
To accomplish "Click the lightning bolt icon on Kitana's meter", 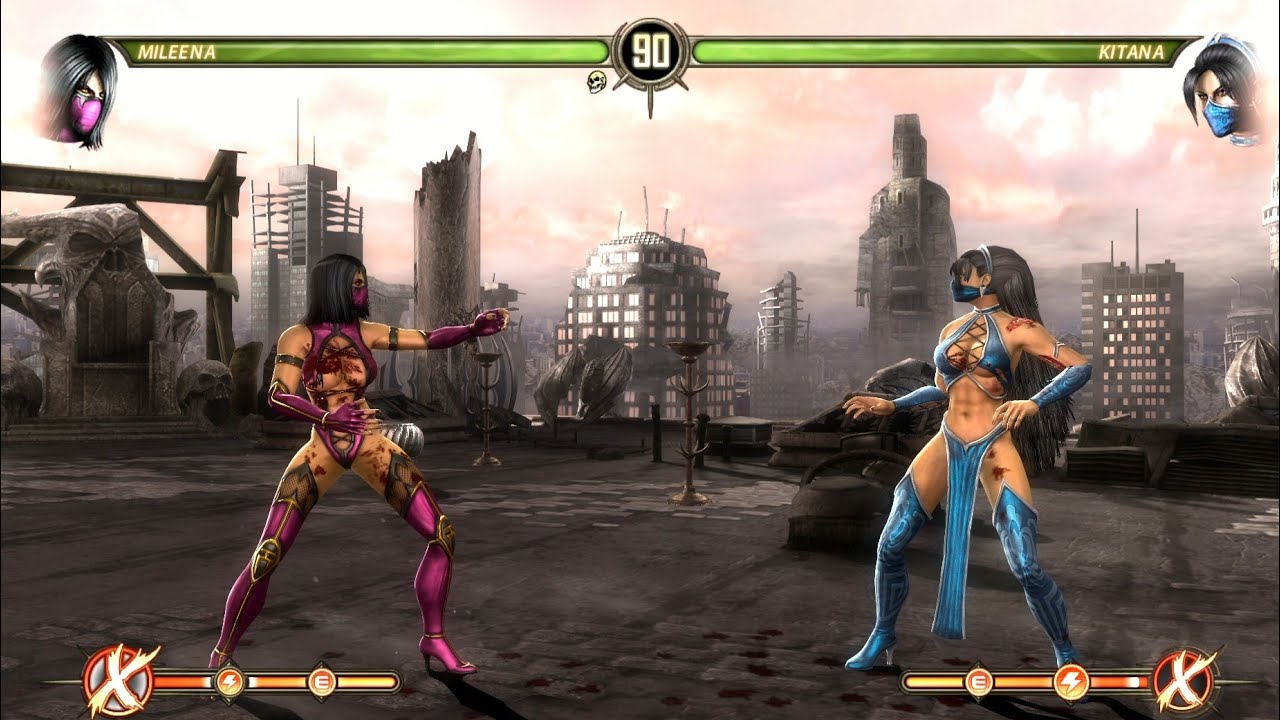I will click(1071, 682).
